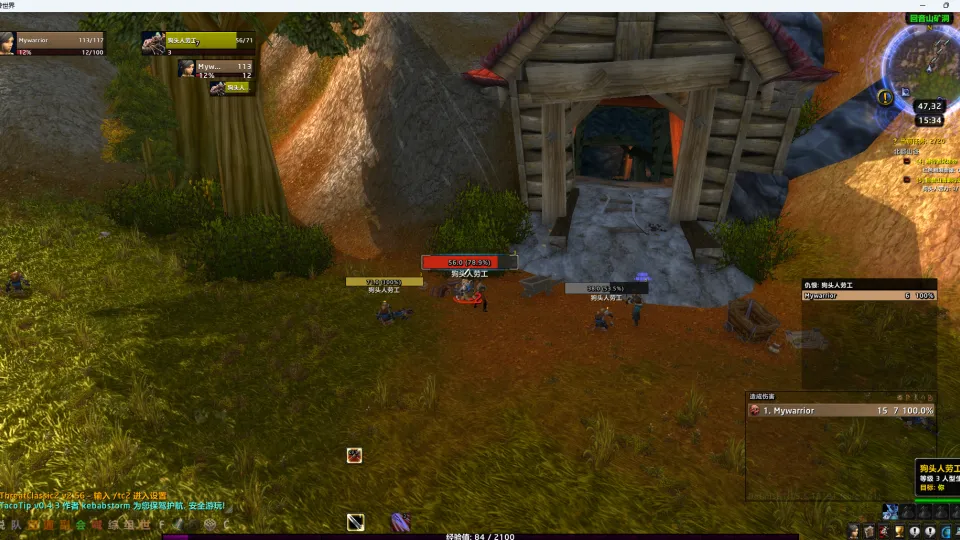Viewport: 960px width, 540px height.
Task: Activate the purple ability on action bar
Action: [x=400, y=521]
